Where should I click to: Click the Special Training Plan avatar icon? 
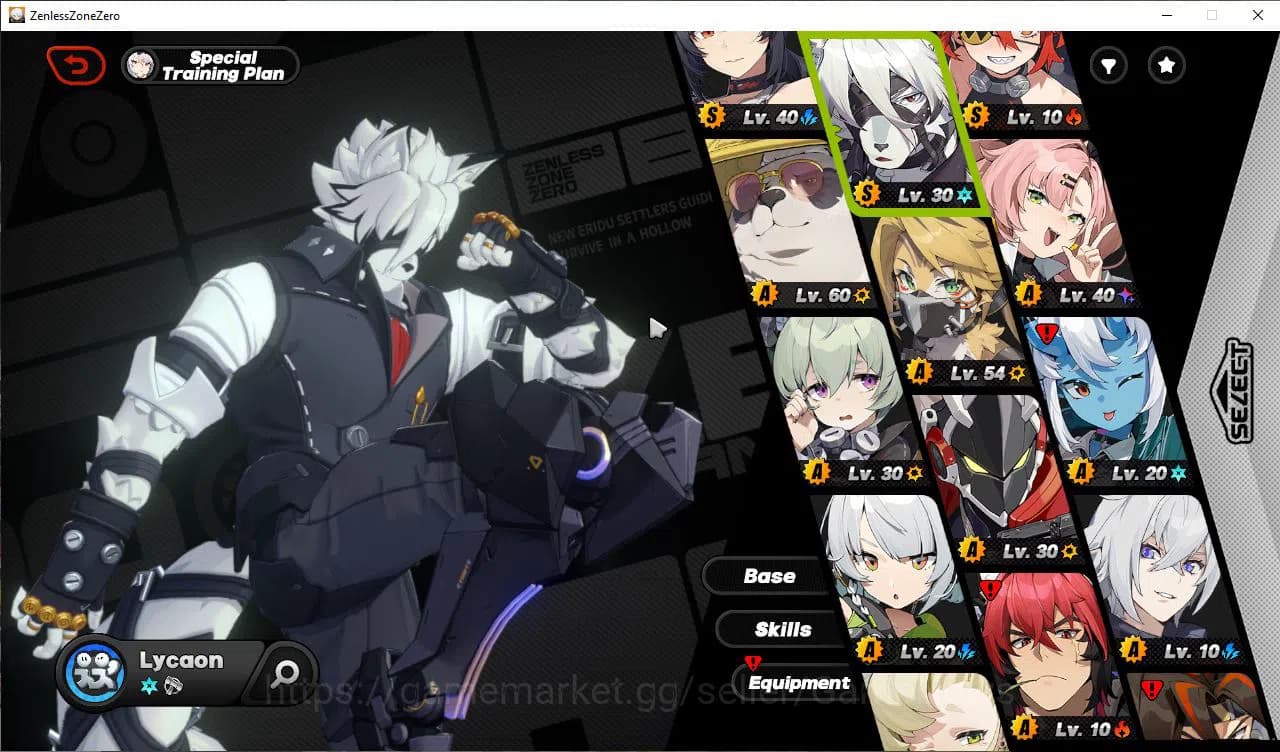[x=141, y=64]
